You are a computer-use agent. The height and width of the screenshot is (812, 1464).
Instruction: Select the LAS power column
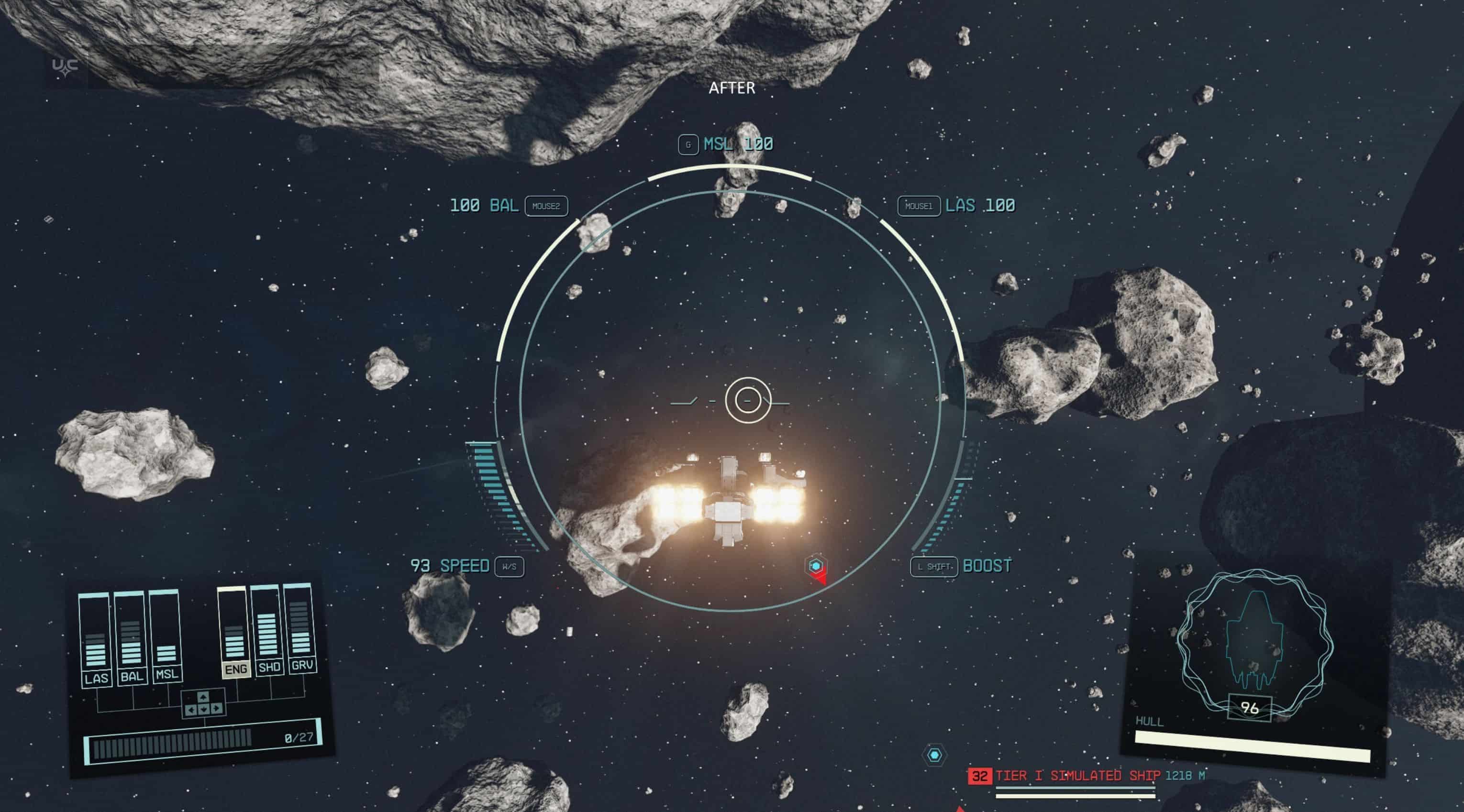(x=96, y=639)
